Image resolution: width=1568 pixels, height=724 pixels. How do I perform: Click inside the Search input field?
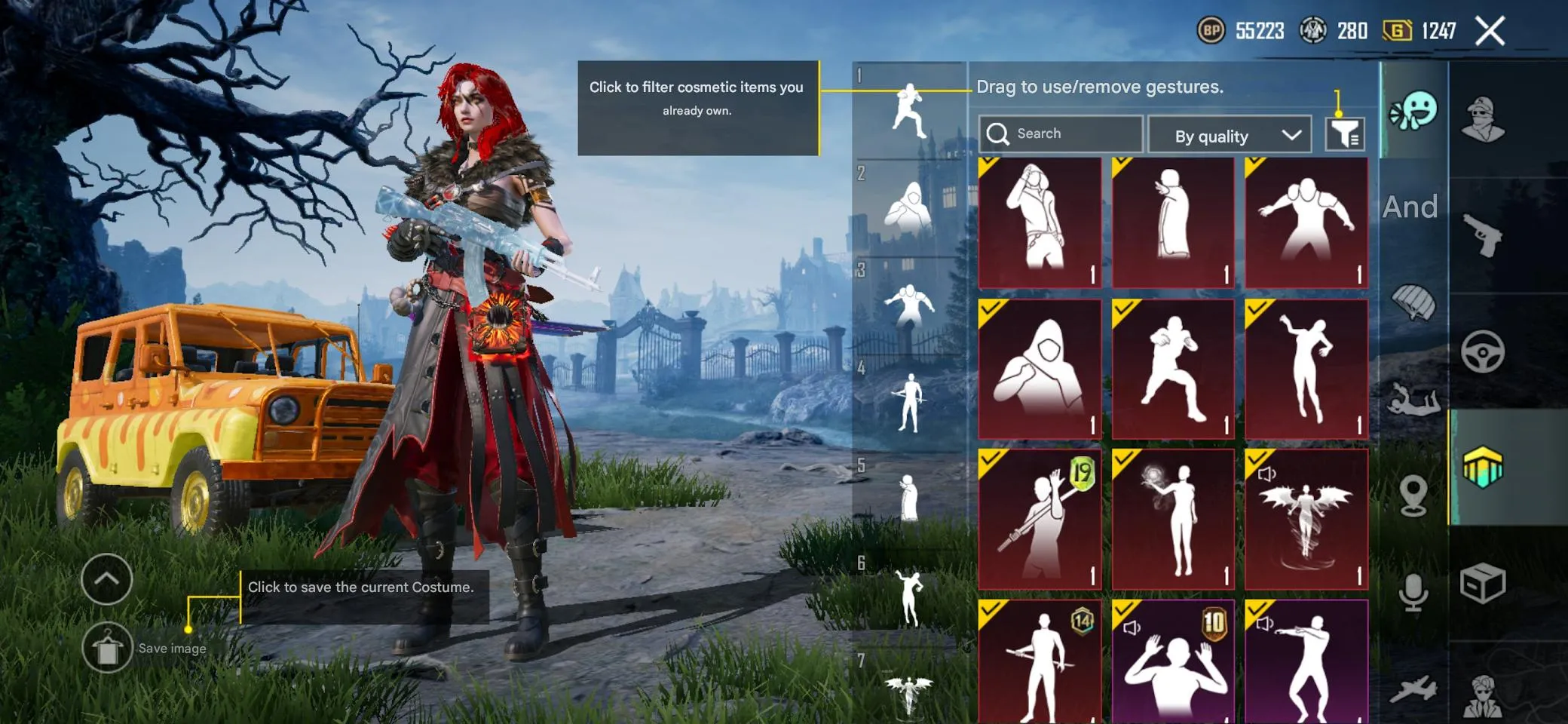pyautogui.click(x=1063, y=133)
